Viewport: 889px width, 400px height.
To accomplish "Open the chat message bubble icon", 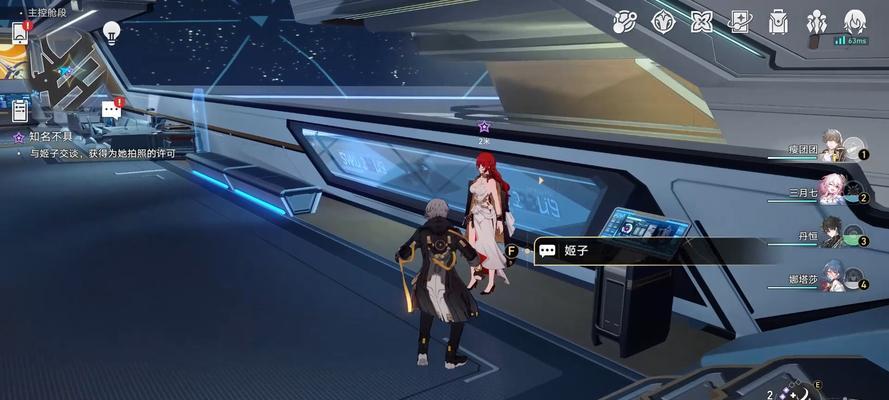I will [x=111, y=110].
